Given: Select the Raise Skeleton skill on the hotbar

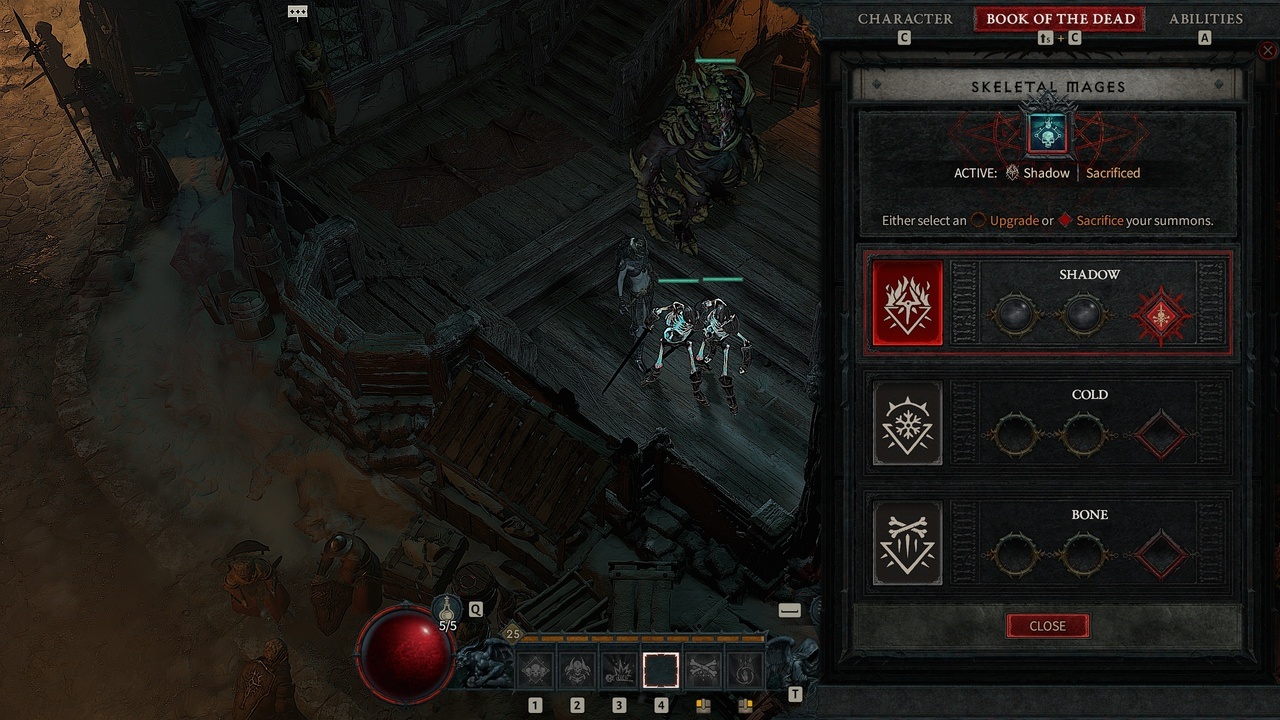Looking at the screenshot, I should click(x=535, y=670).
